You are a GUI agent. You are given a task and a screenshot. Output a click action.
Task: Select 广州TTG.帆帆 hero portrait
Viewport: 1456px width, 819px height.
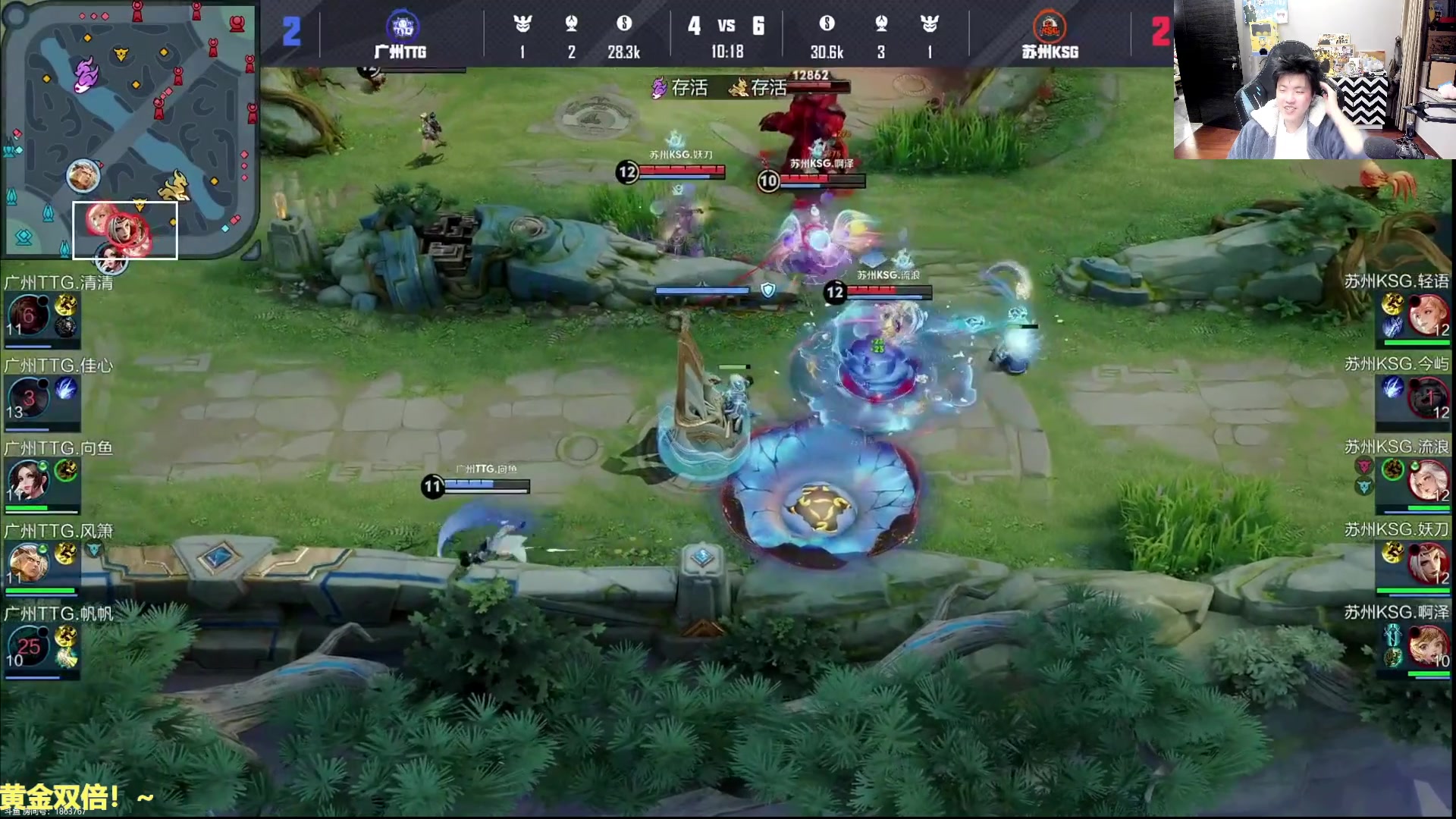click(x=28, y=646)
